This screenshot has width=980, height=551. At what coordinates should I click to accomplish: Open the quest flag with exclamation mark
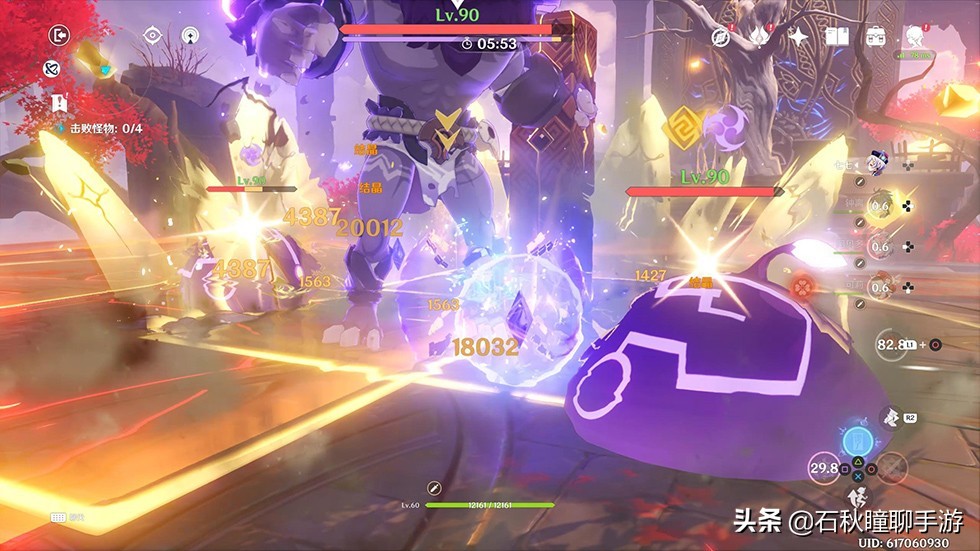pos(61,102)
